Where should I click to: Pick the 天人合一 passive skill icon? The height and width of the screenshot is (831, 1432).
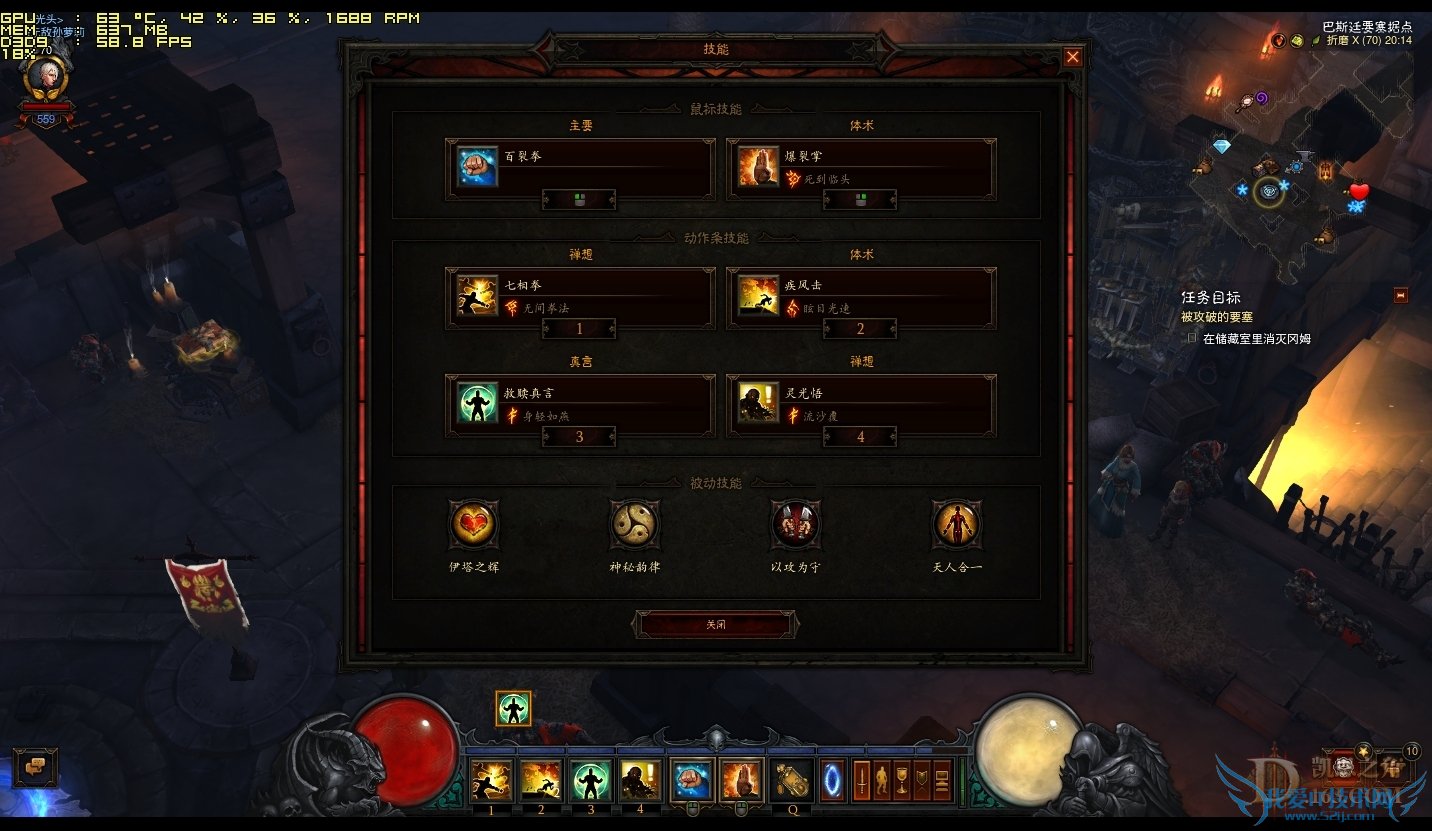coord(957,524)
